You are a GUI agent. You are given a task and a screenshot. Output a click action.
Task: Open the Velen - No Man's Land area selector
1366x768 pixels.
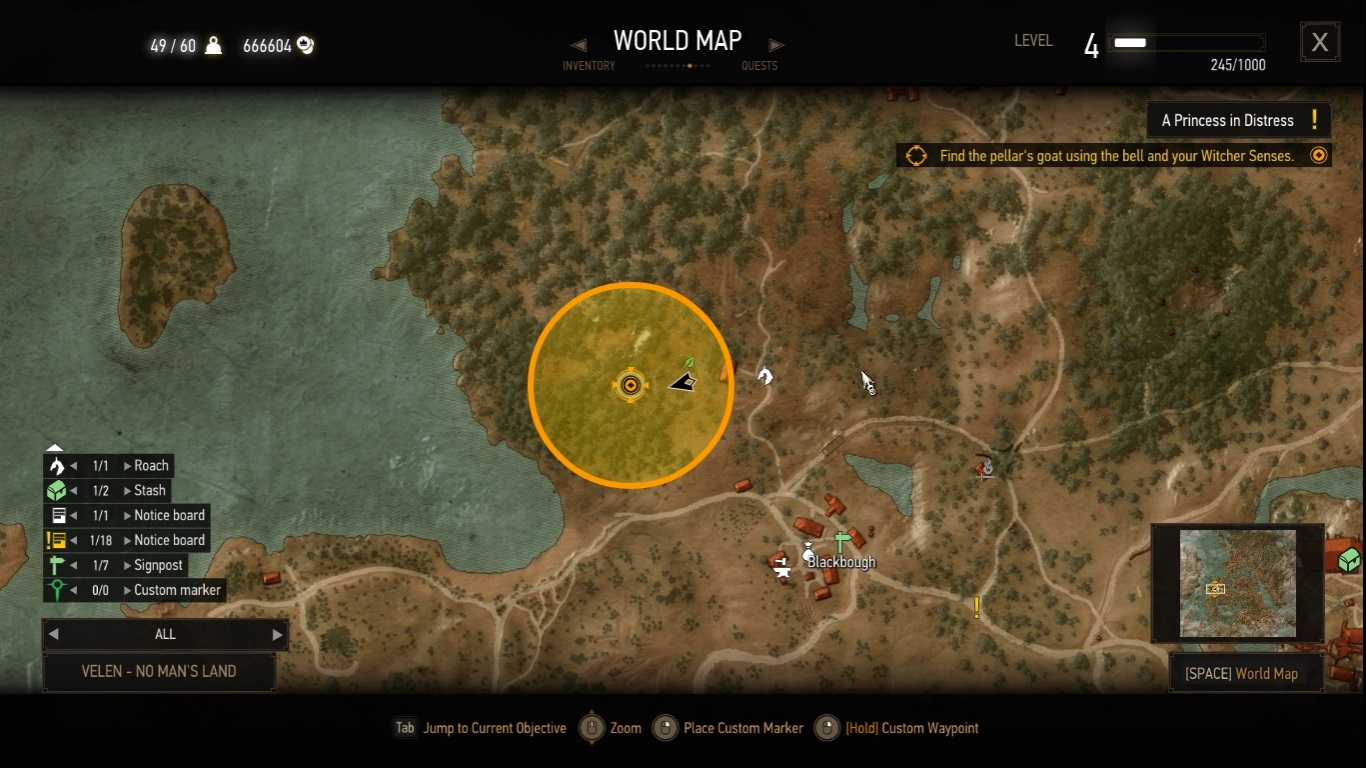pos(159,672)
